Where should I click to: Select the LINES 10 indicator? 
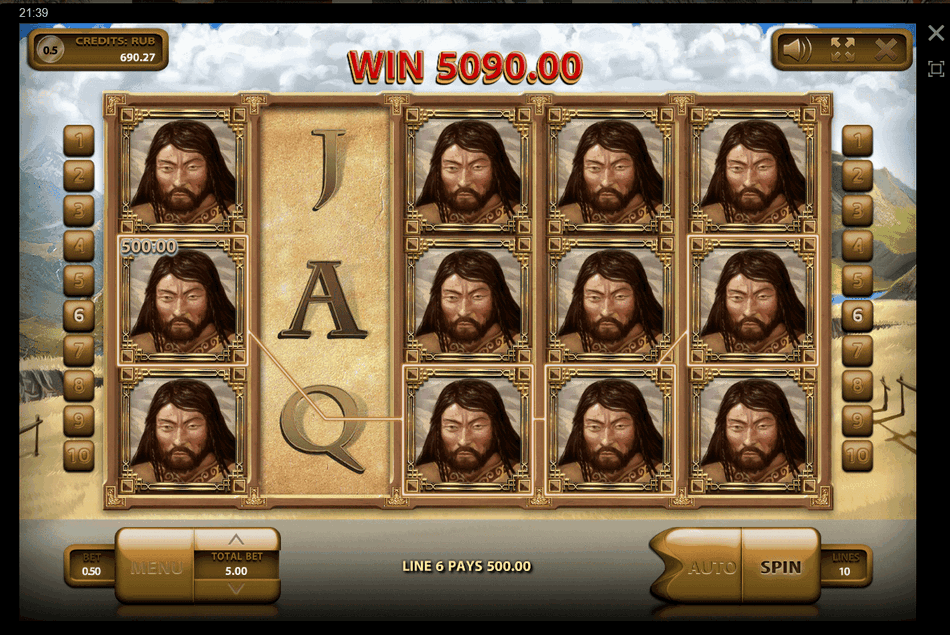(846, 566)
